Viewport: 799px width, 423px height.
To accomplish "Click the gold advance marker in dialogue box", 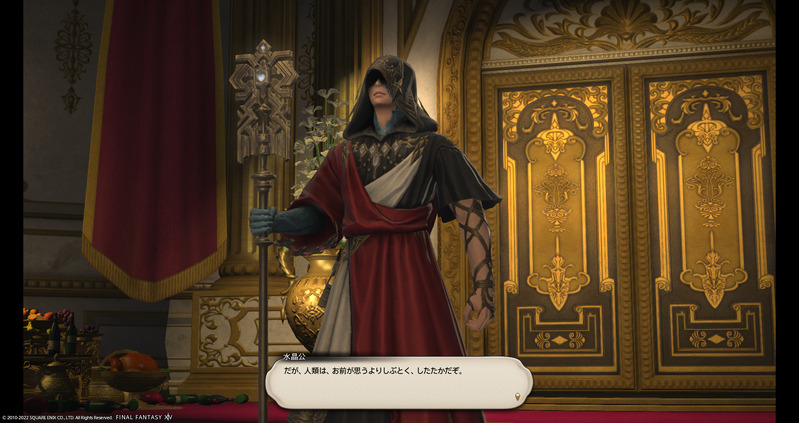I will [516, 397].
